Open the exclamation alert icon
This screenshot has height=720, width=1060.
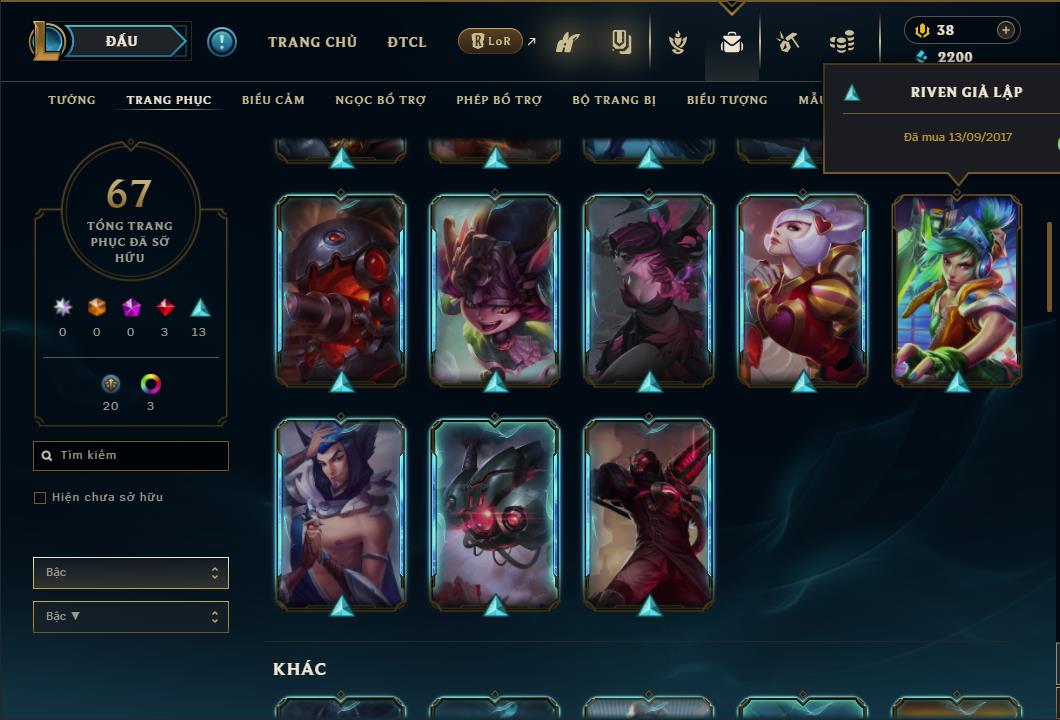click(x=222, y=41)
